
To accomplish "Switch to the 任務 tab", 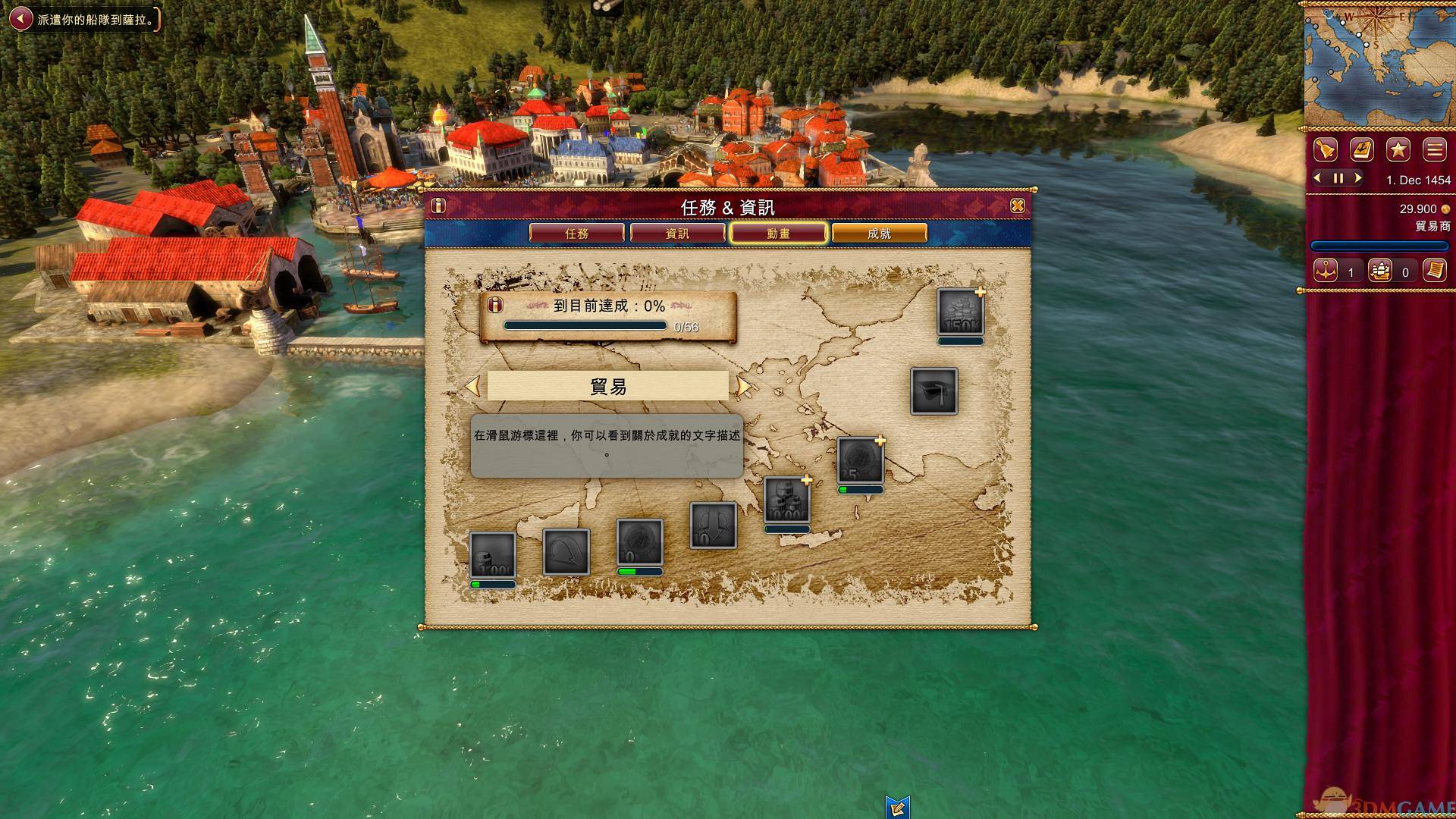I will (576, 234).
